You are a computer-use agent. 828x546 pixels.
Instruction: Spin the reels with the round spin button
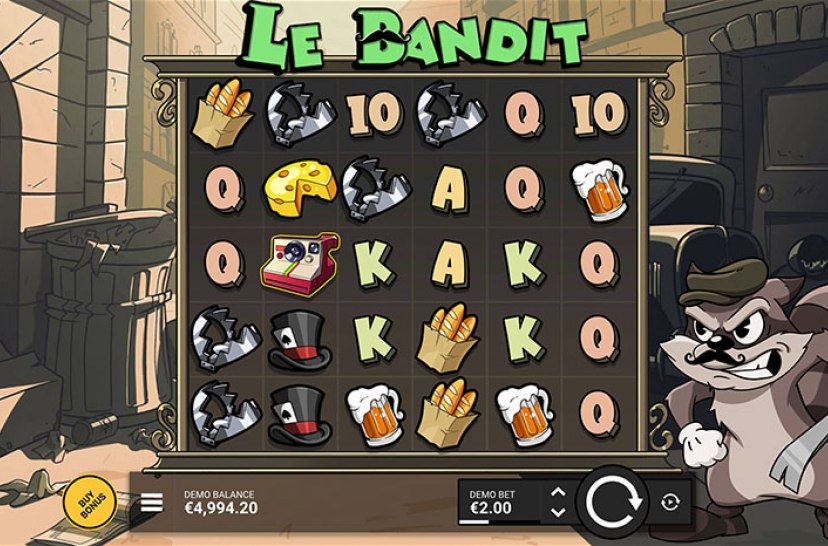pyautogui.click(x=613, y=501)
